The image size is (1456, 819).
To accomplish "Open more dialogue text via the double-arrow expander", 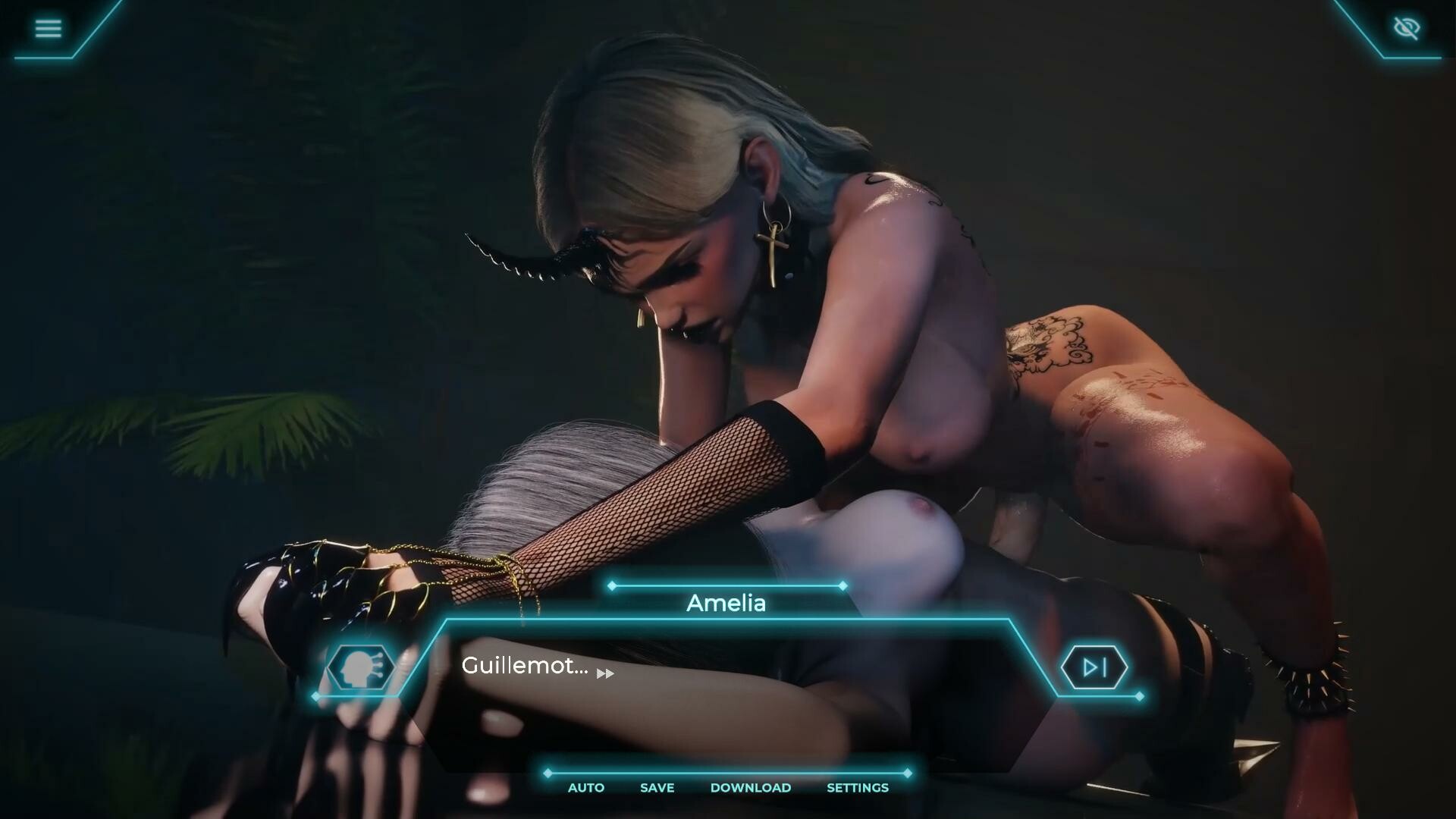I will [605, 673].
